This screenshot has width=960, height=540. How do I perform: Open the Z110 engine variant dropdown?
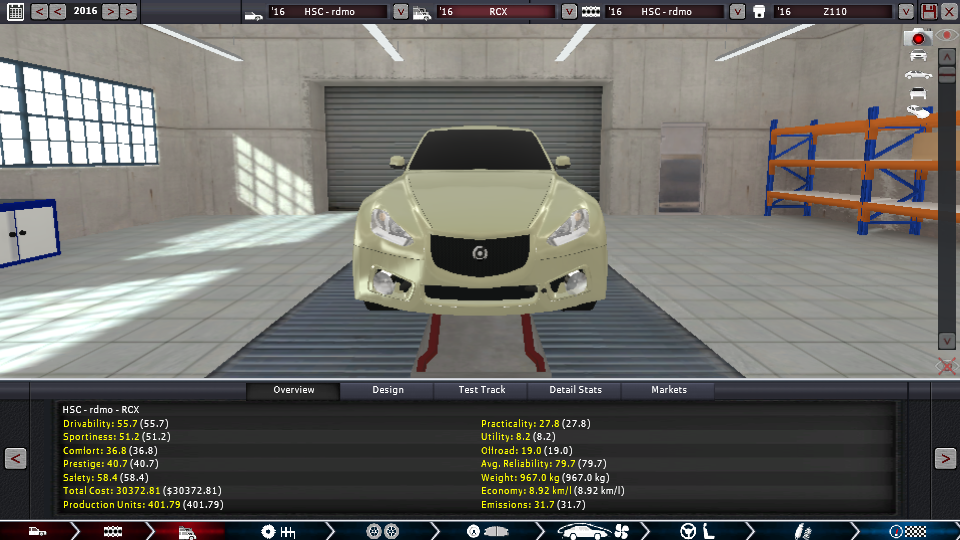(x=906, y=12)
